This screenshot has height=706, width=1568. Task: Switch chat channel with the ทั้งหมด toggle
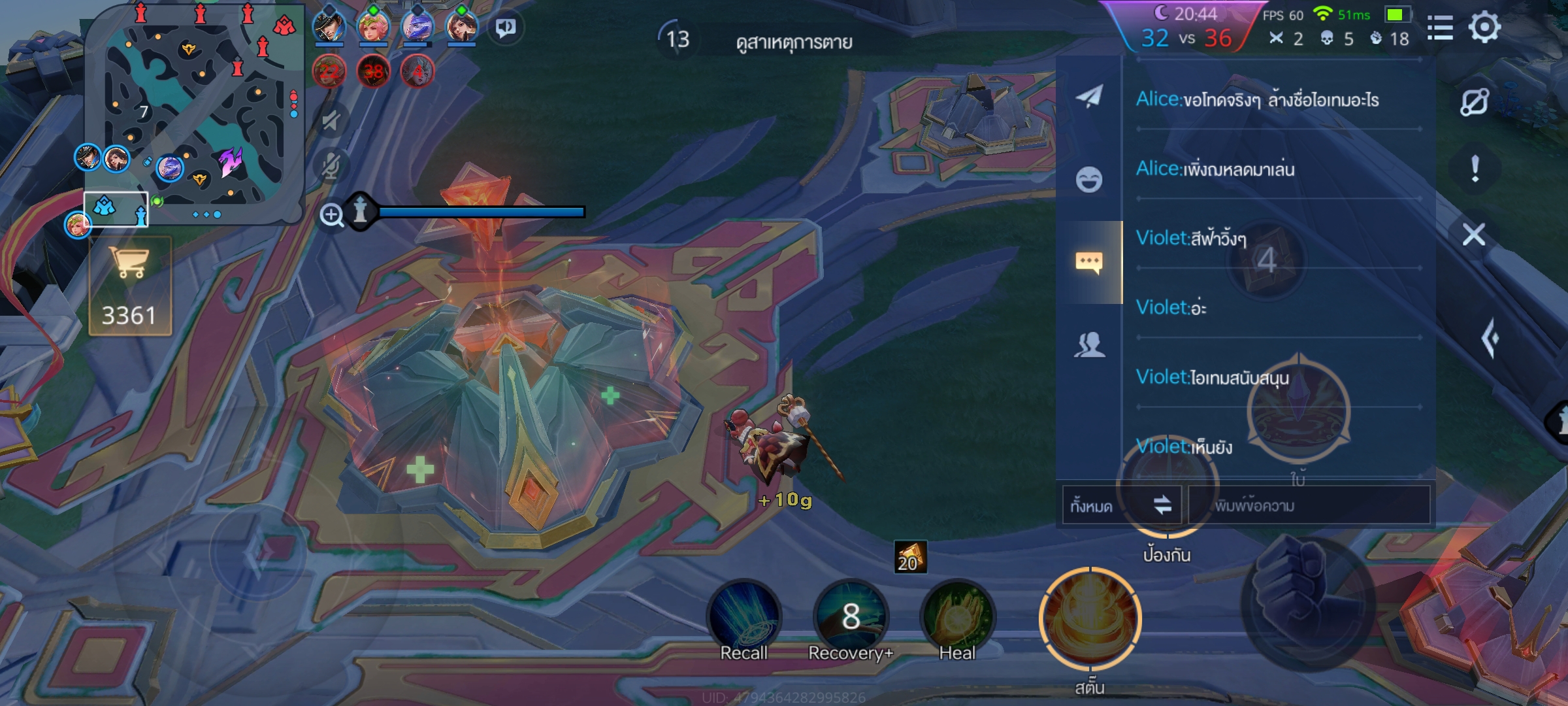(x=1122, y=505)
